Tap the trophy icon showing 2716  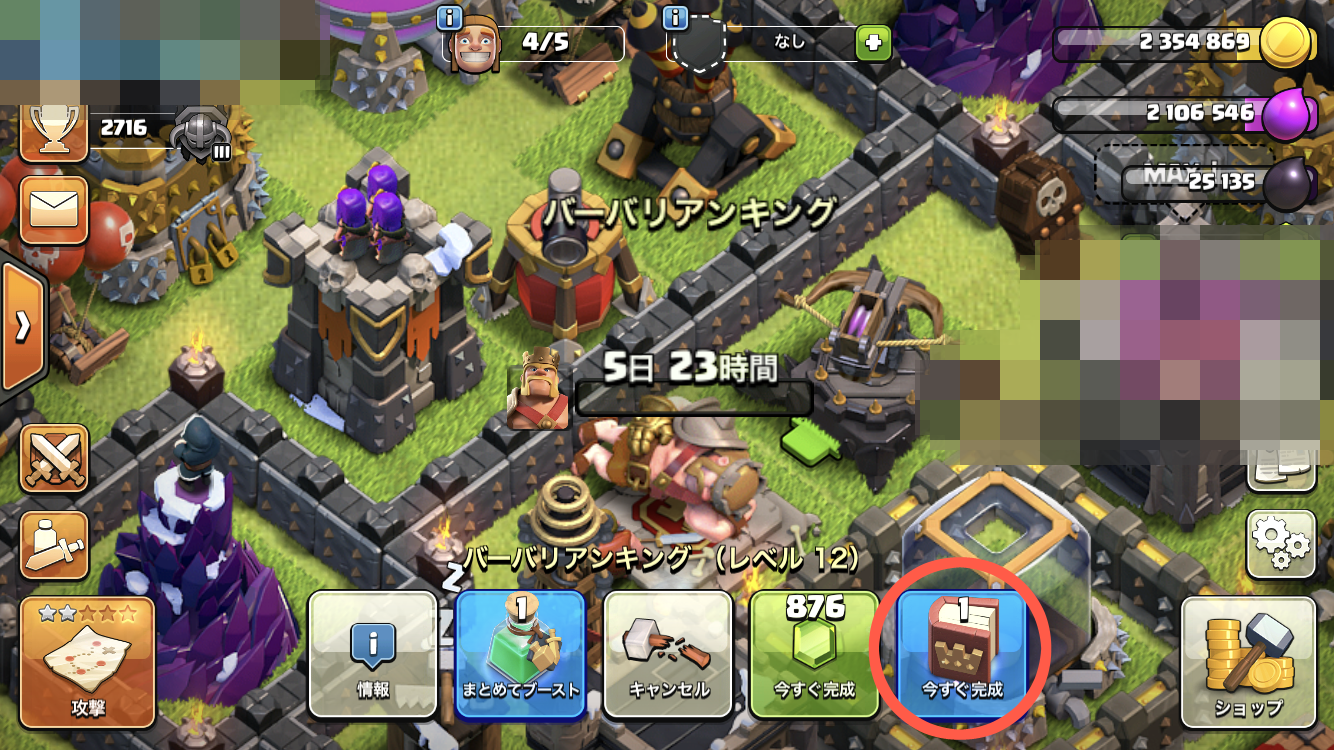53,130
